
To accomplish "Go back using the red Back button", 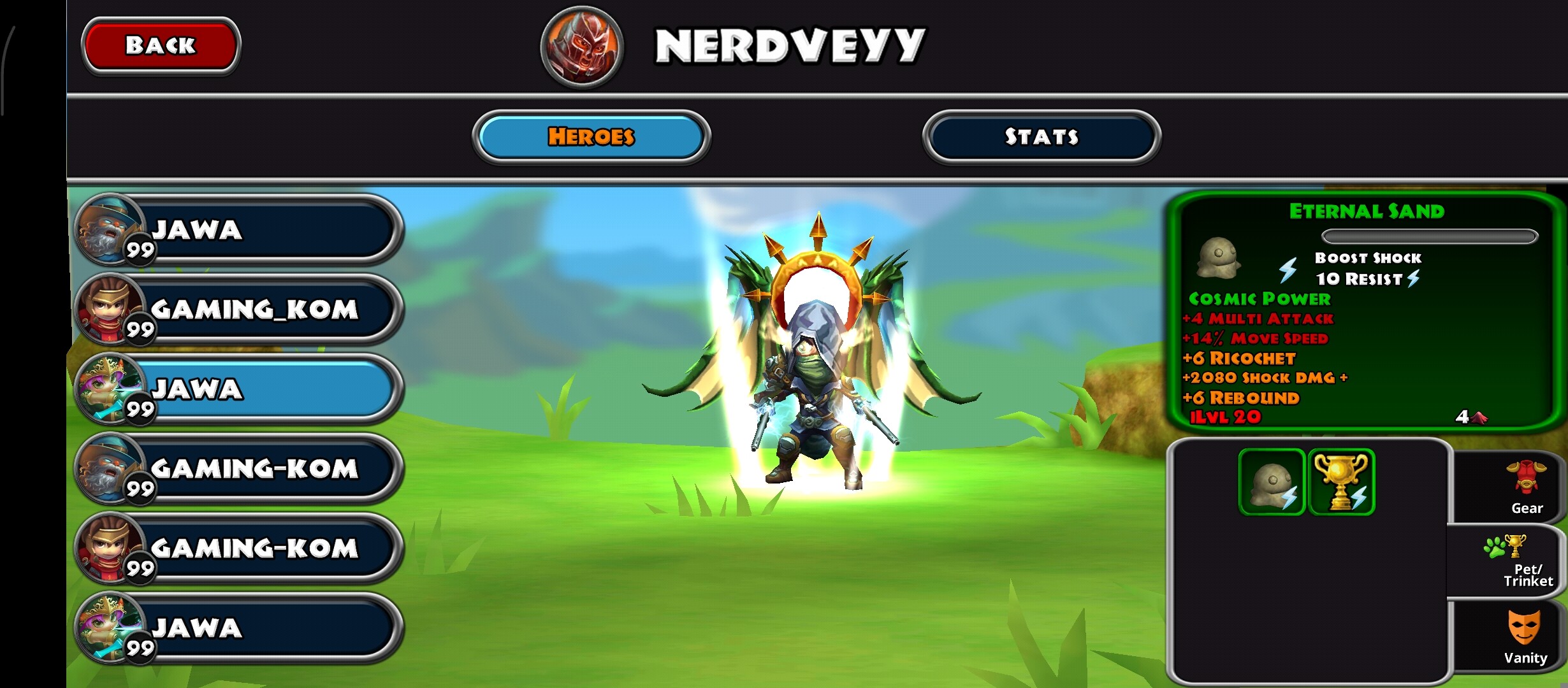I will pos(161,45).
